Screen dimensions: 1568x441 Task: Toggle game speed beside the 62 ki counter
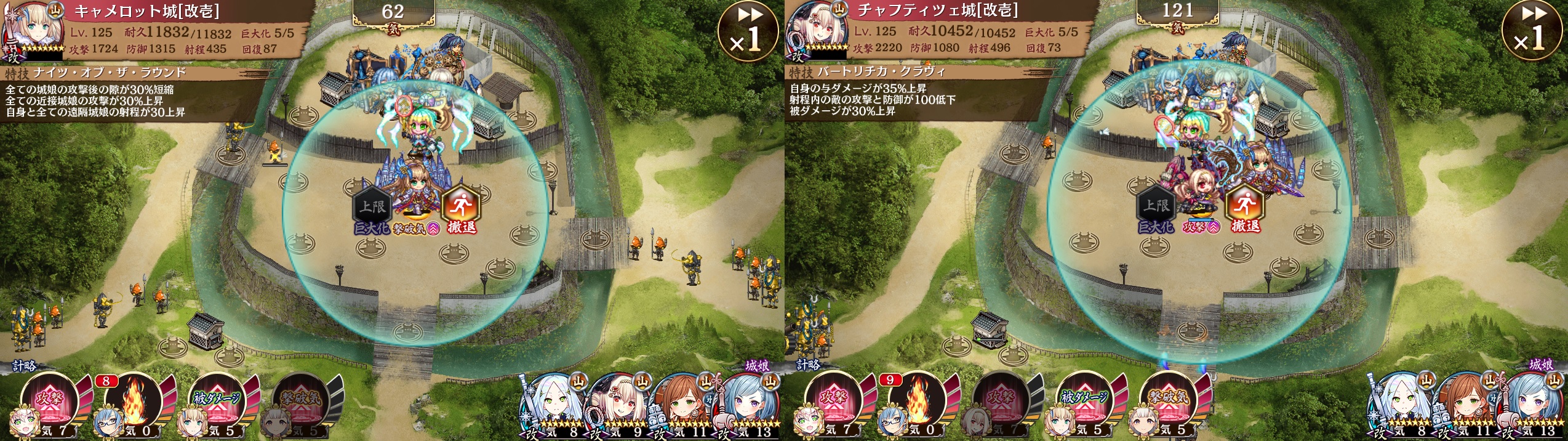pyautogui.click(x=748, y=31)
